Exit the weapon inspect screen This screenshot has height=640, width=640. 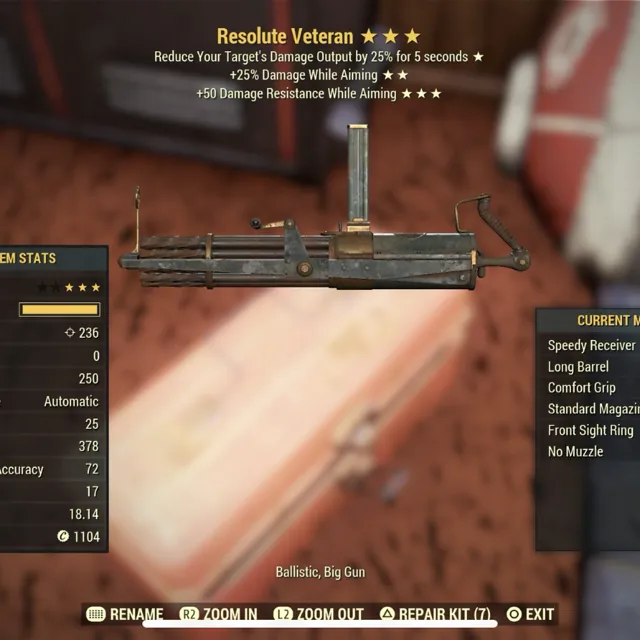pos(529,614)
